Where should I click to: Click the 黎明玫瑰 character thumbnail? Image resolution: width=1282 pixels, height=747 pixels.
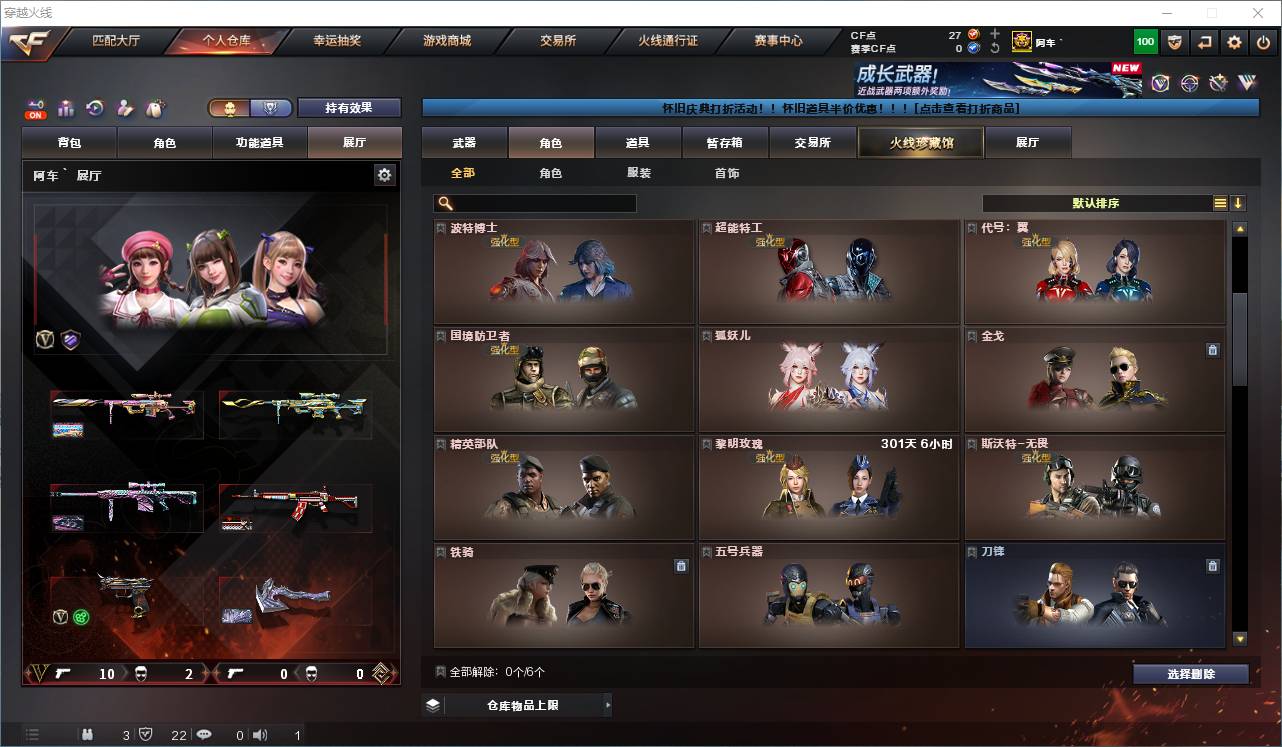coord(828,490)
